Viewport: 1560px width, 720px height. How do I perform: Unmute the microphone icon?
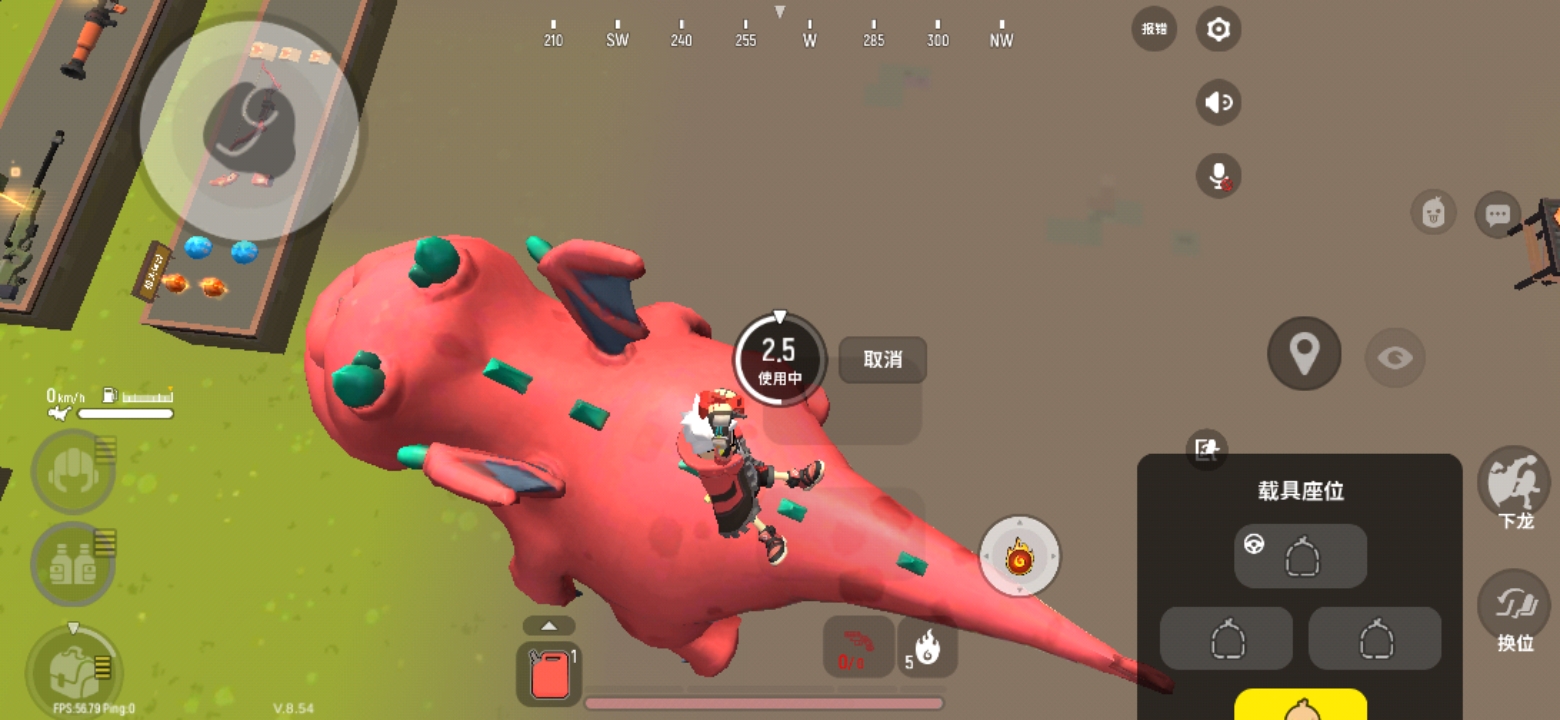1218,177
